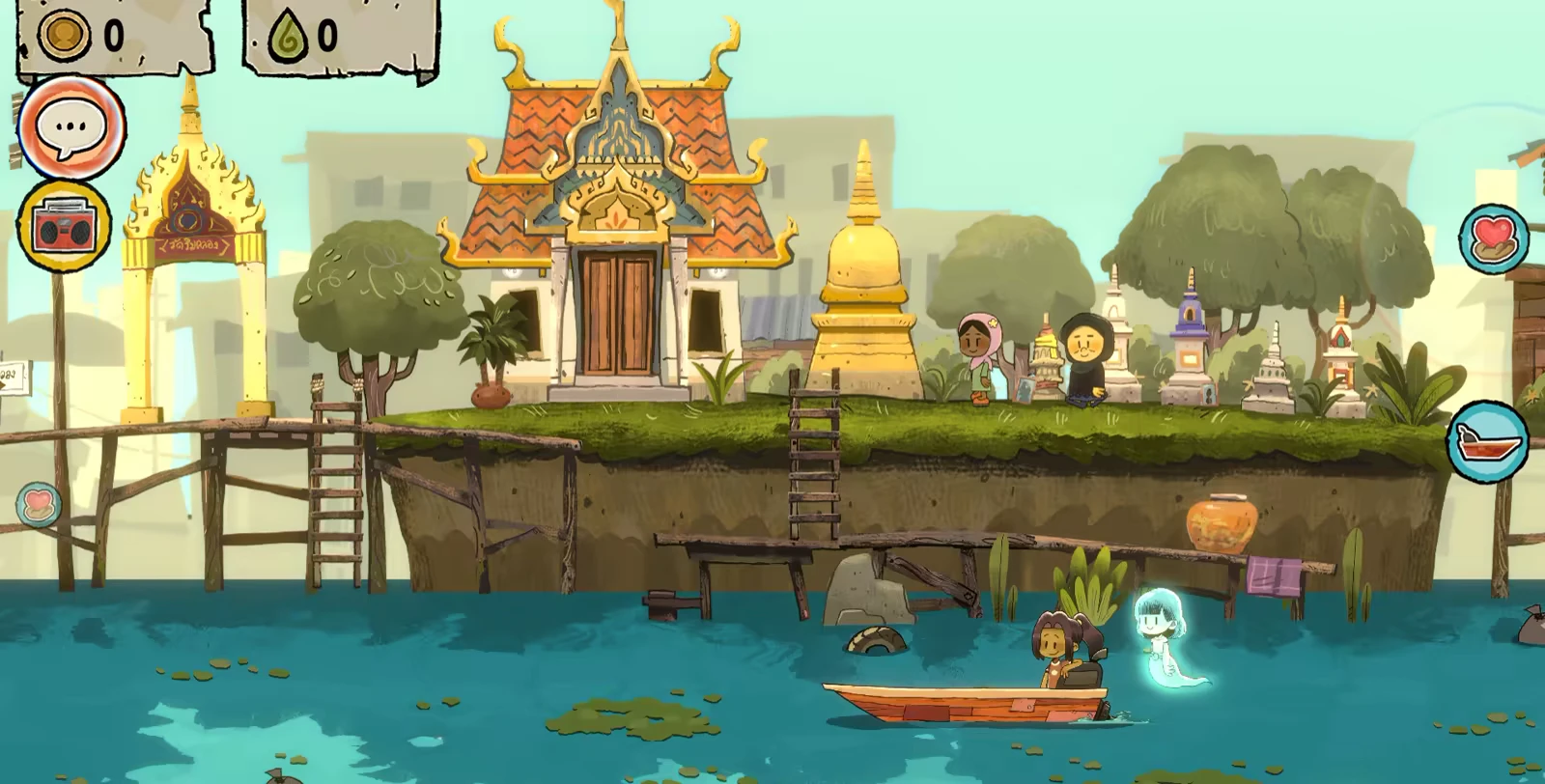Open the speech bubble dialogue button

click(x=70, y=126)
